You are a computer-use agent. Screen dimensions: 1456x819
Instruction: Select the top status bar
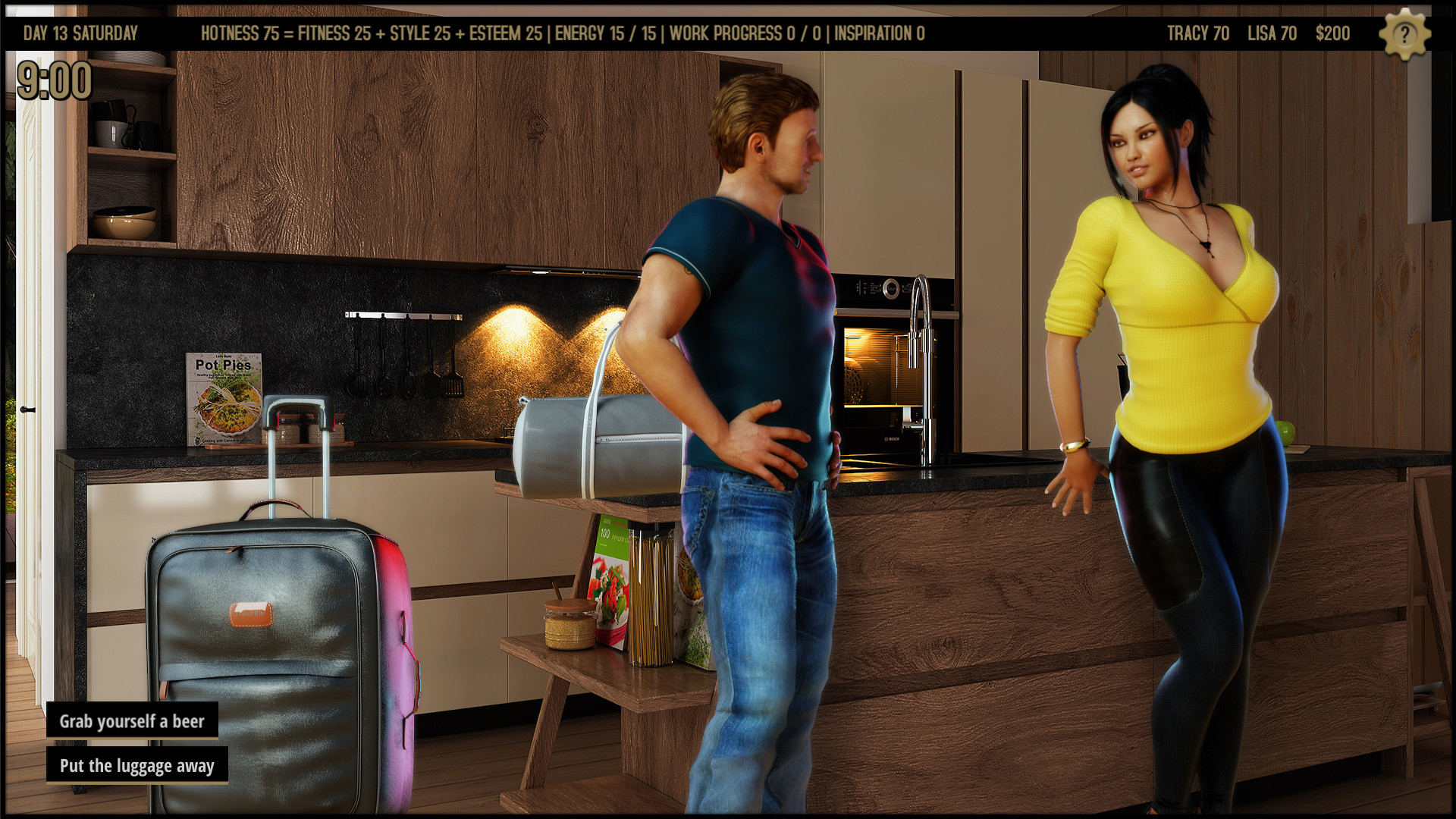[728, 33]
